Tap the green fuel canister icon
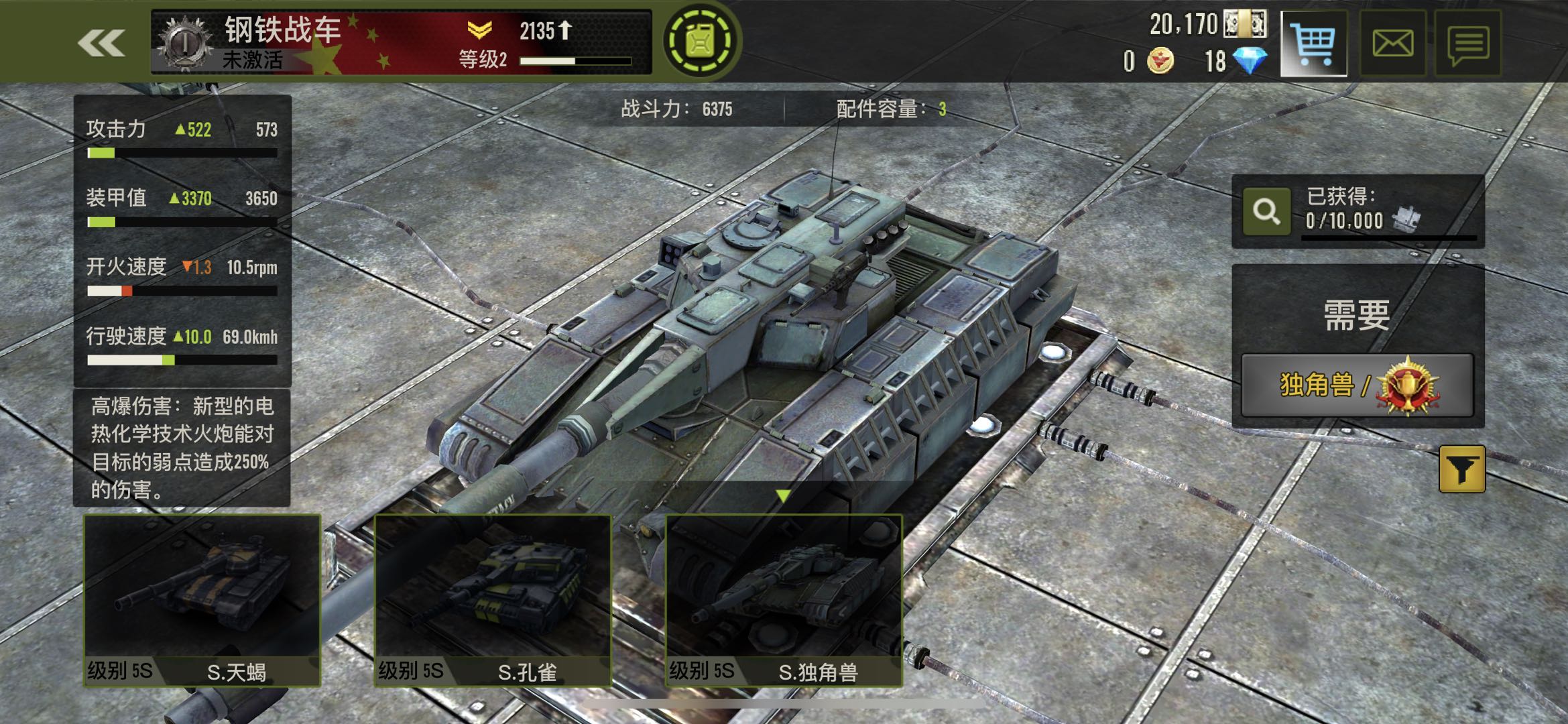1568x724 pixels. tap(701, 42)
